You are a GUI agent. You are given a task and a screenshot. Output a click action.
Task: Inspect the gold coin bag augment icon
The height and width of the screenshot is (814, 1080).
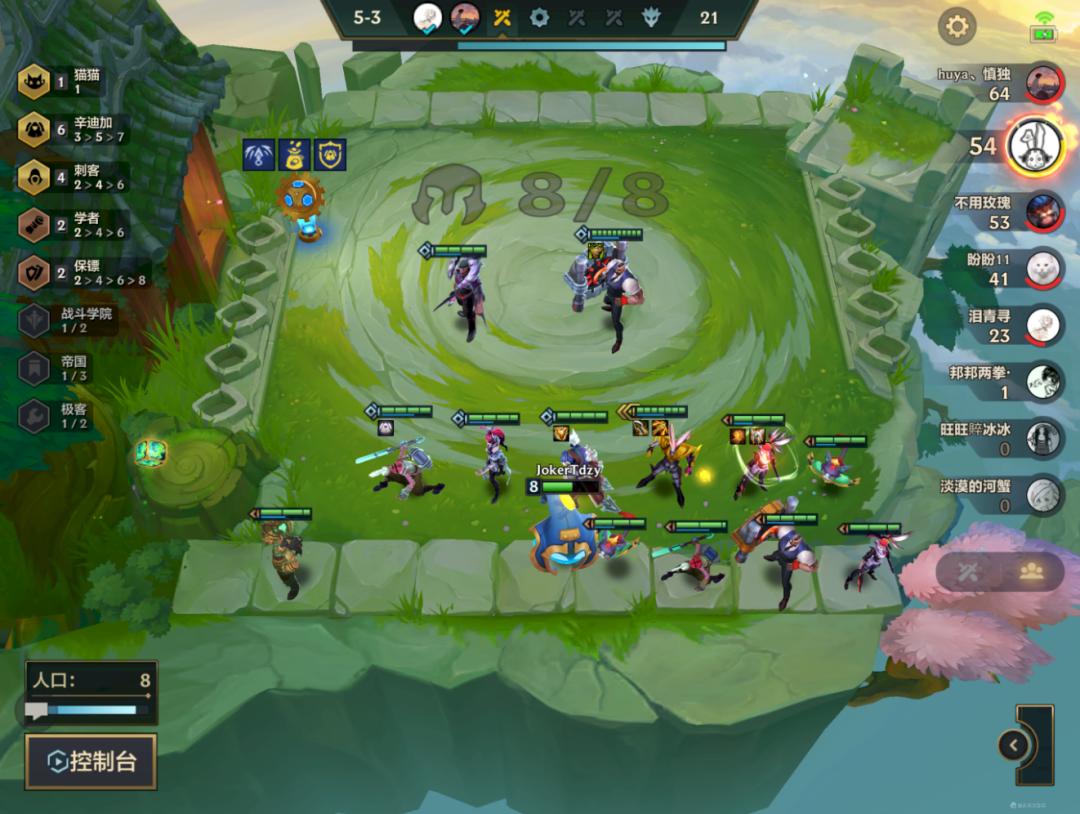click(294, 155)
